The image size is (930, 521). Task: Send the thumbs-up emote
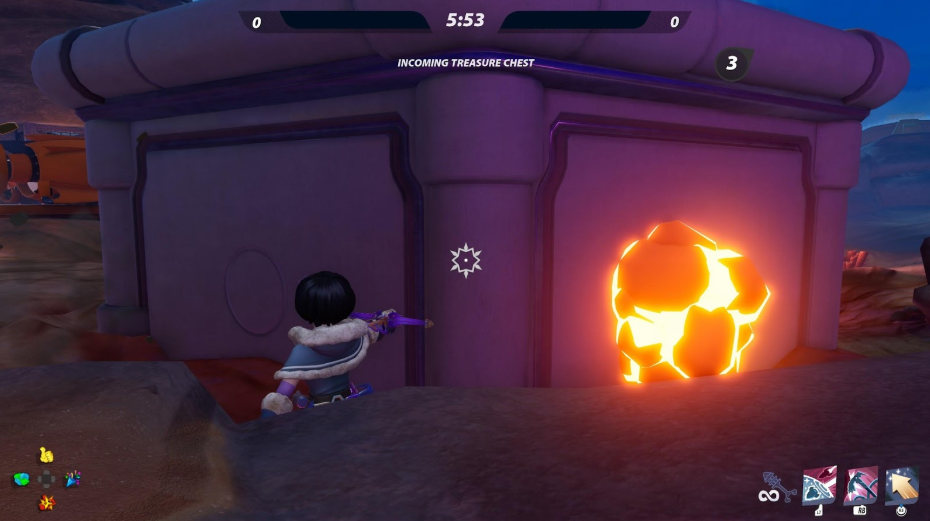tap(46, 456)
